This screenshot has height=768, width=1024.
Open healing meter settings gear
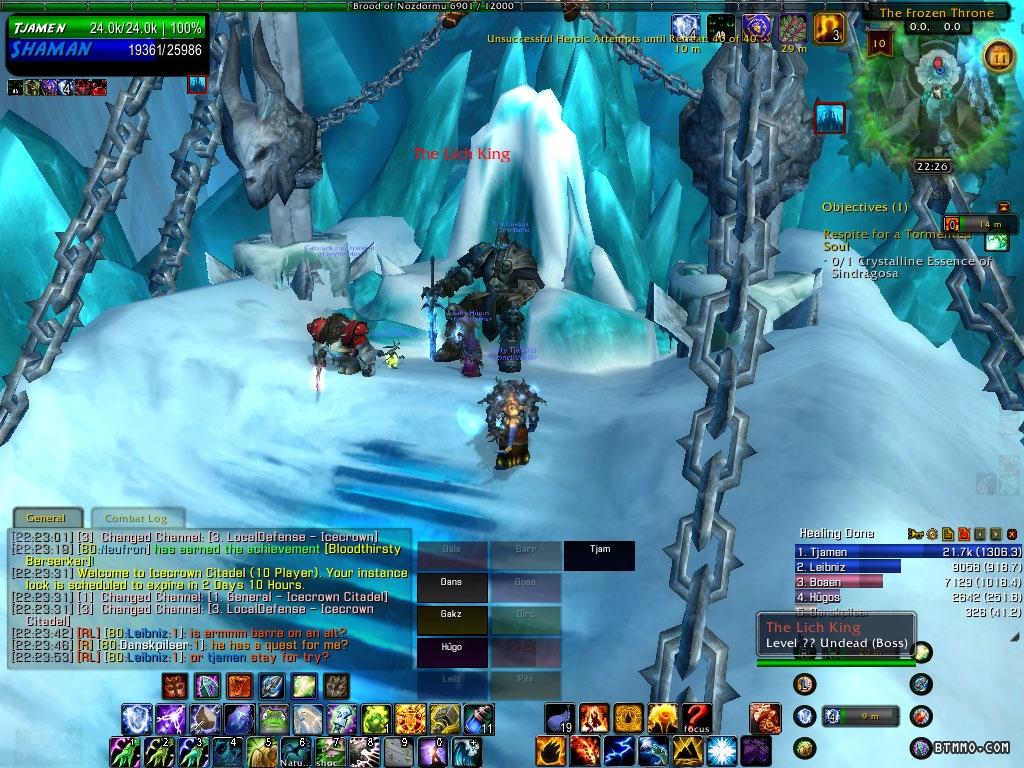click(x=932, y=534)
